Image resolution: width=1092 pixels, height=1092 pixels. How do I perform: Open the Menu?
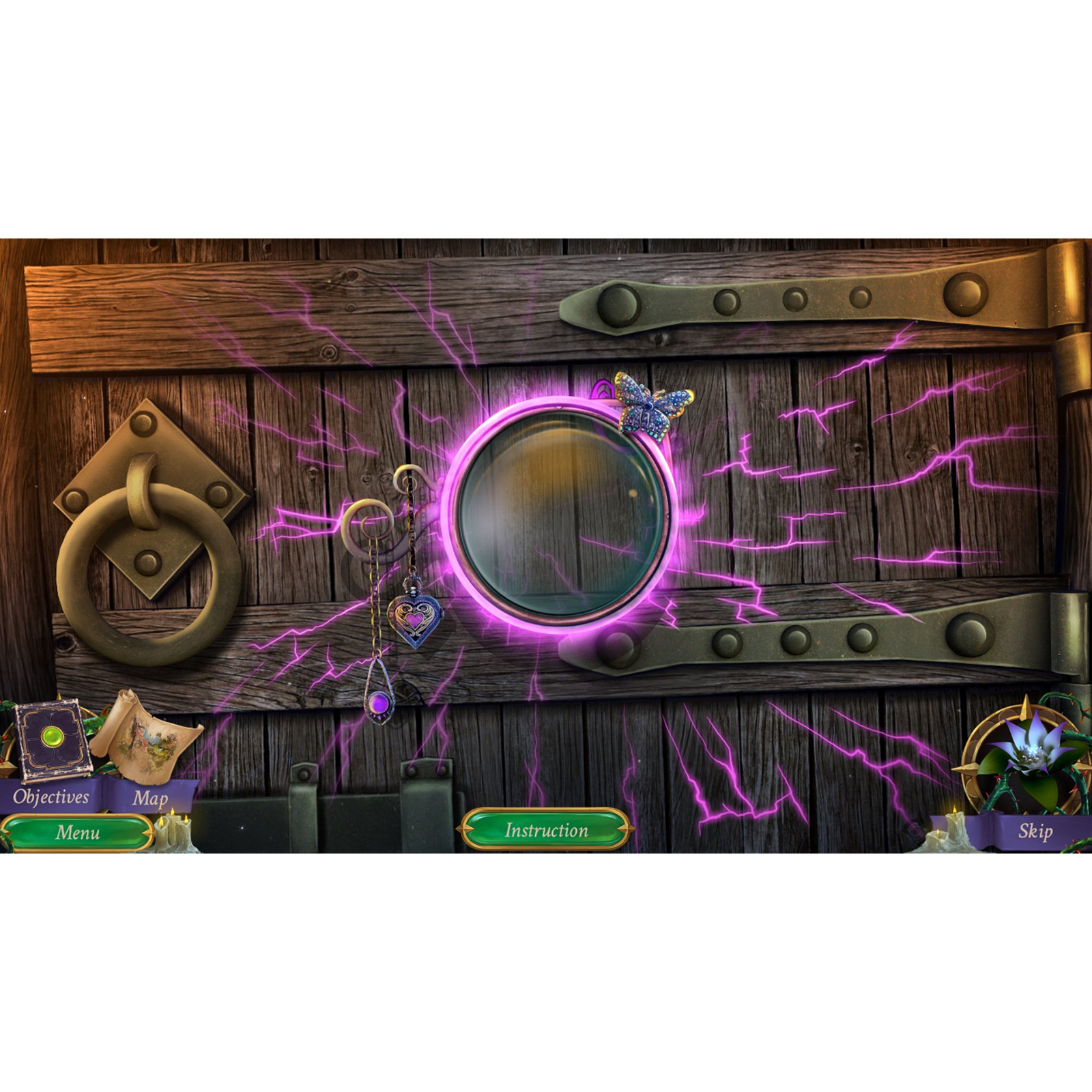coord(78,831)
